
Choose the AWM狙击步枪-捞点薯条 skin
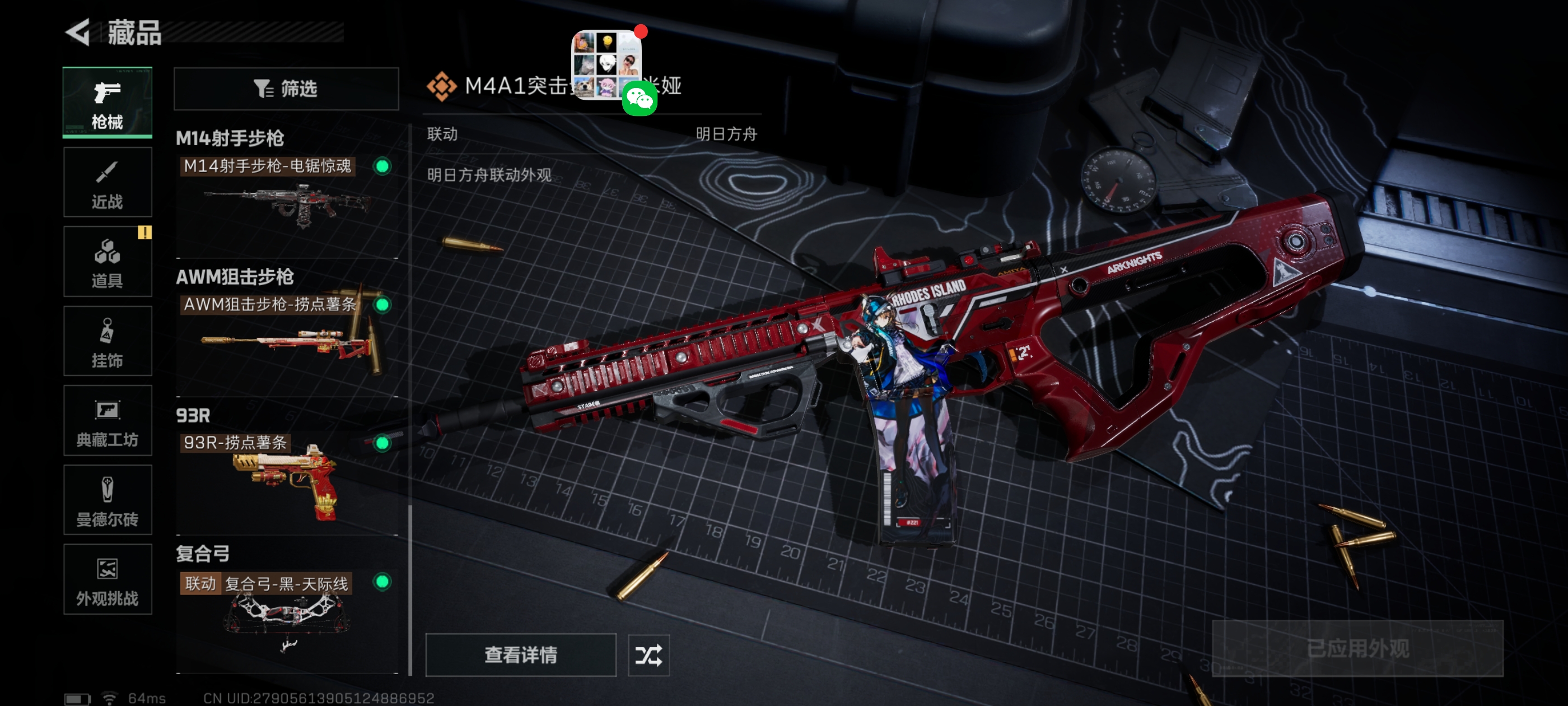tap(286, 334)
